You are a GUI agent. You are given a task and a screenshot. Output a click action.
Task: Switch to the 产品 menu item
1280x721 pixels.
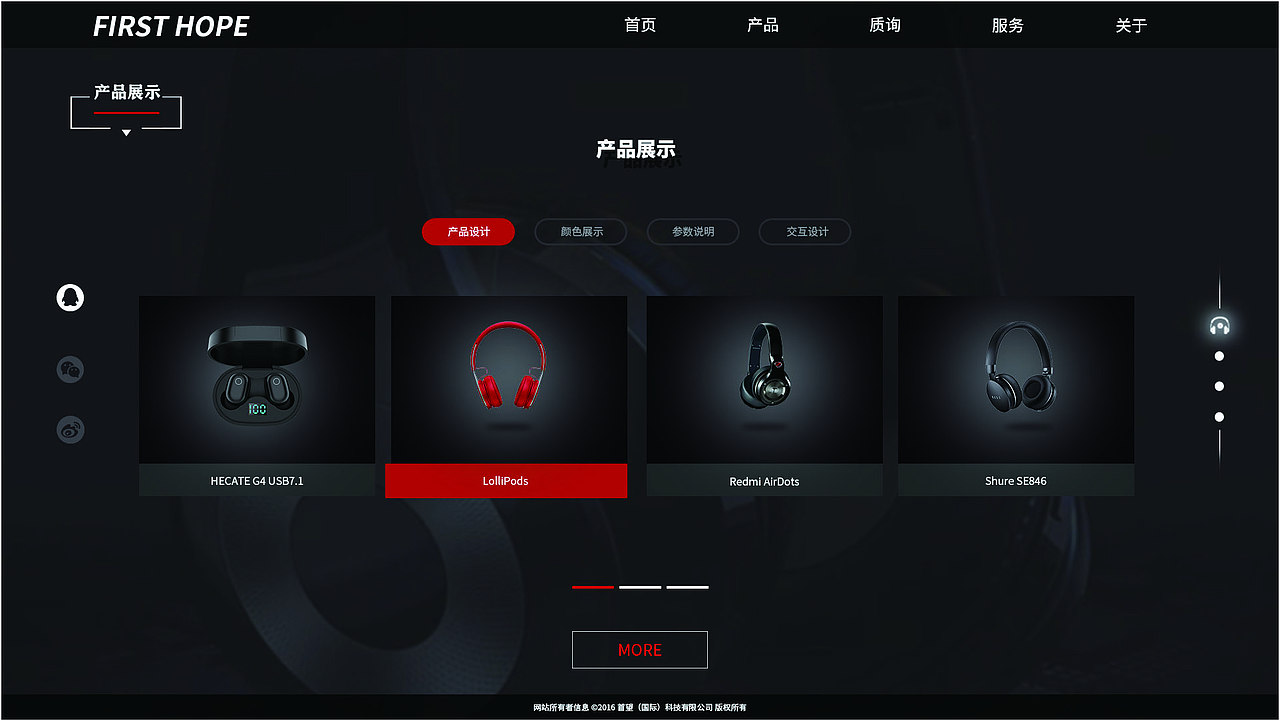pos(763,25)
